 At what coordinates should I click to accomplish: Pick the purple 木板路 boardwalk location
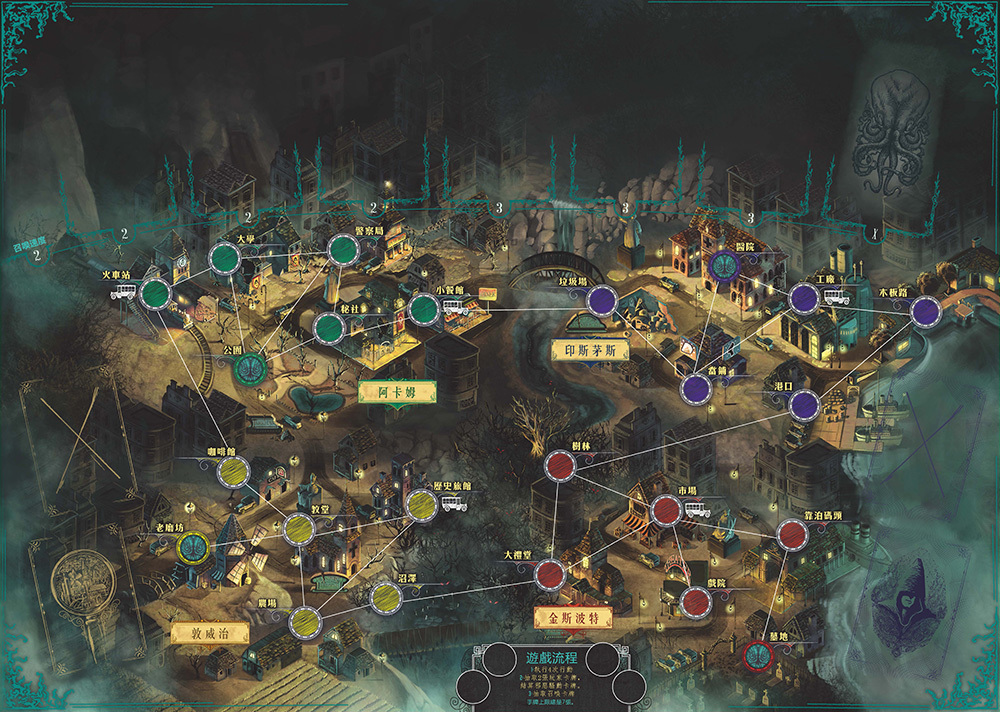coord(926,311)
